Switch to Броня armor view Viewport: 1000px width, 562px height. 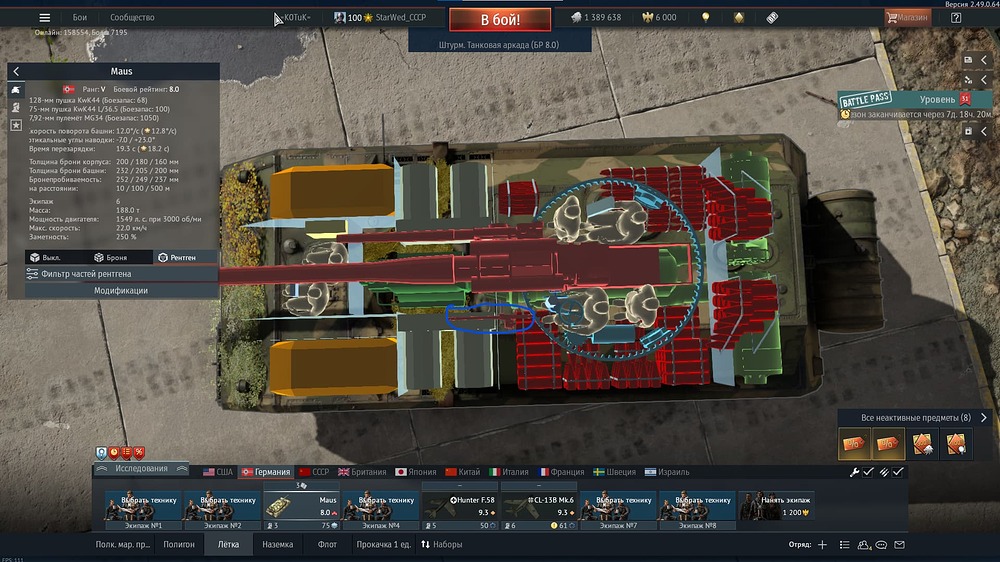click(110, 257)
